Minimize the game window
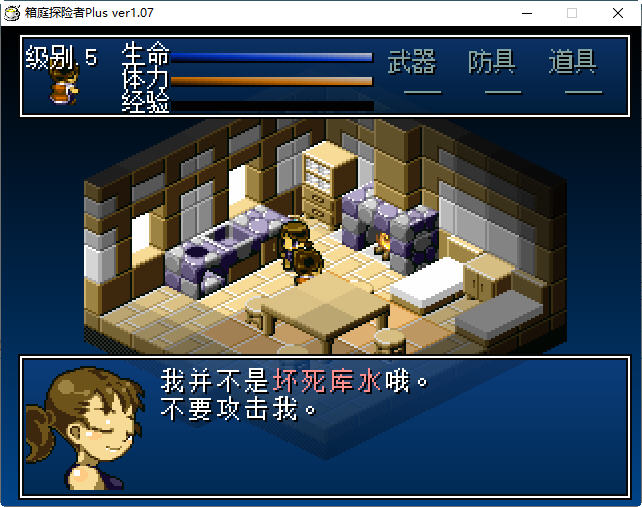 point(526,13)
